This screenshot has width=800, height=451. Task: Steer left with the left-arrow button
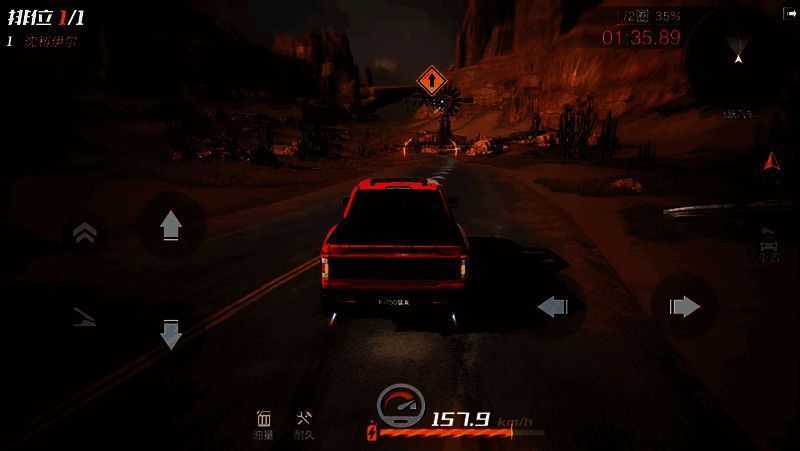point(553,306)
